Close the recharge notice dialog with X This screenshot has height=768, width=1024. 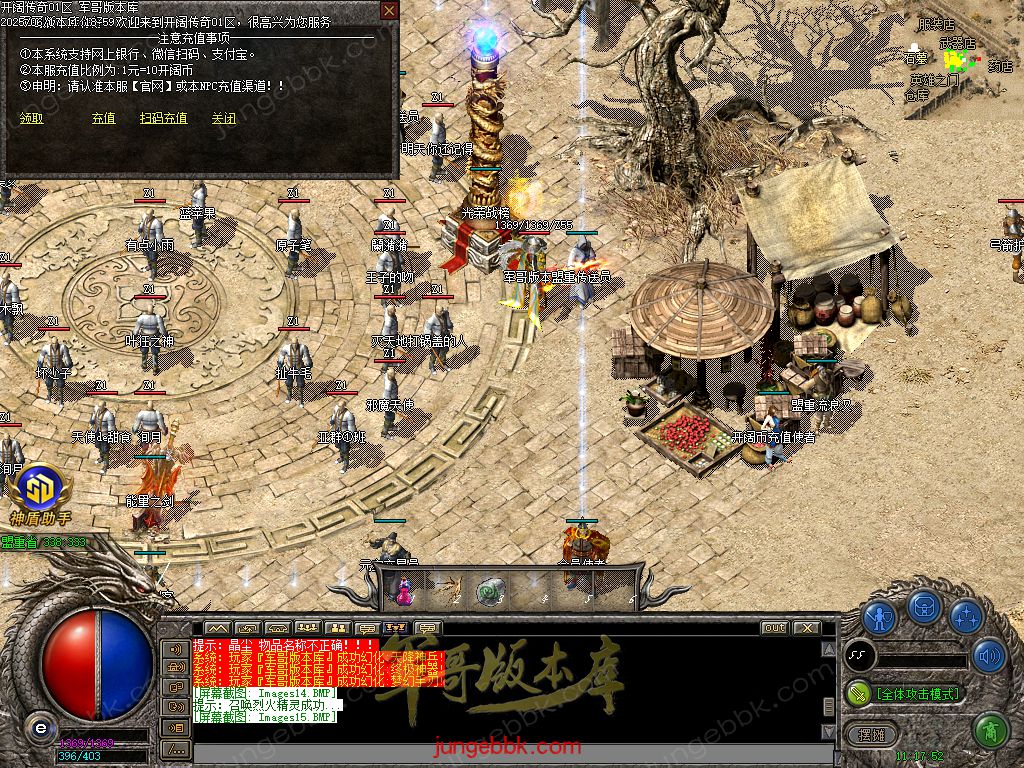[x=389, y=12]
